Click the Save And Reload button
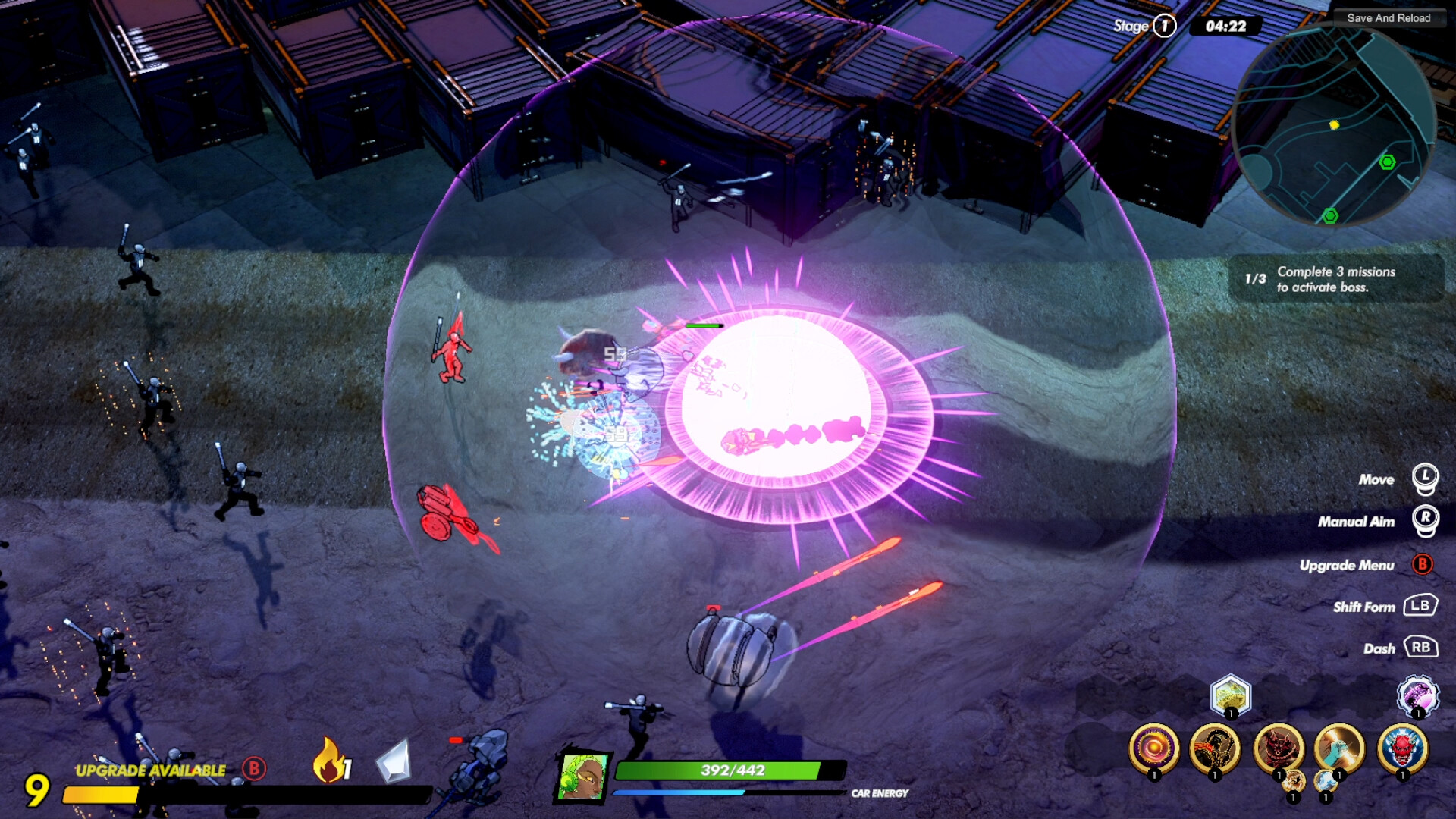This screenshot has height=819, width=1456. 1388,18
